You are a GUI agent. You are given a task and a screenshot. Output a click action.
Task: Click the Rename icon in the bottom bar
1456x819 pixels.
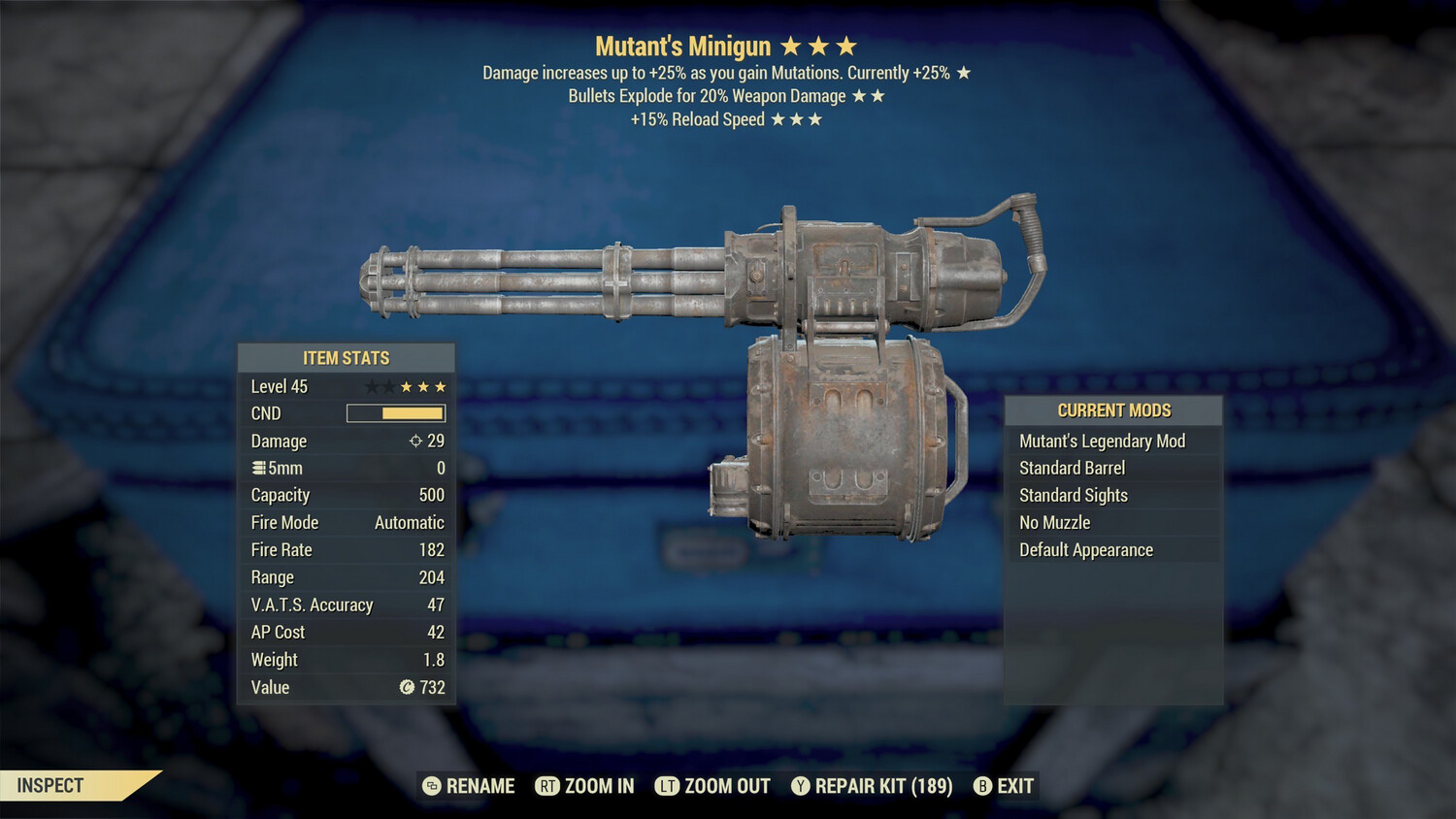click(430, 786)
